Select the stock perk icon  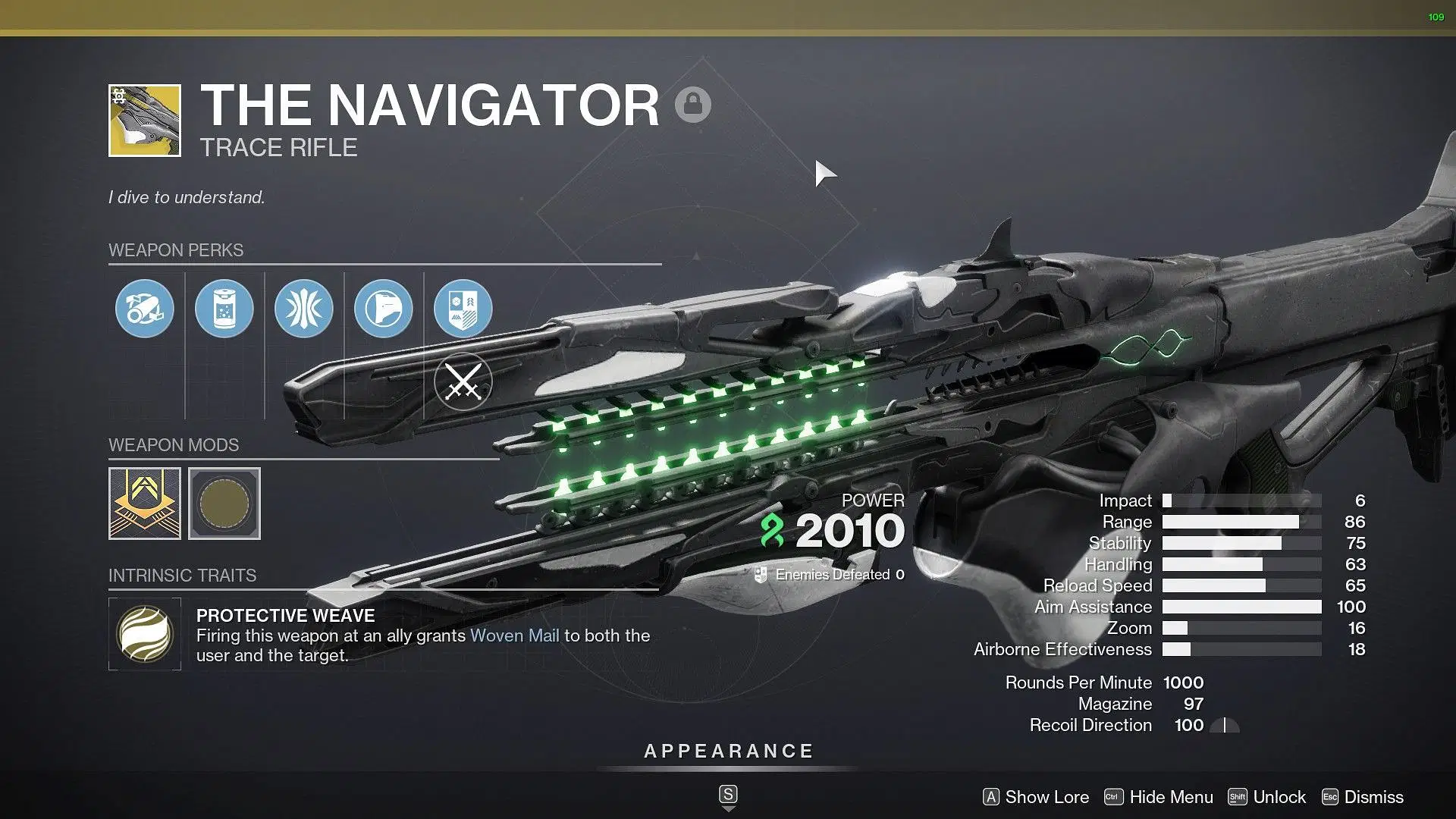pos(383,309)
